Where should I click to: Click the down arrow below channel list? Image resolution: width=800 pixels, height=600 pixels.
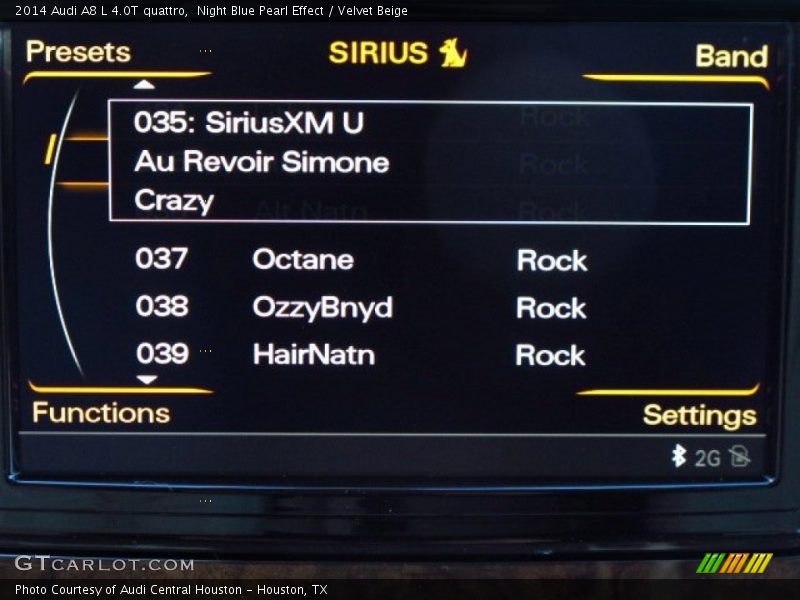147,380
